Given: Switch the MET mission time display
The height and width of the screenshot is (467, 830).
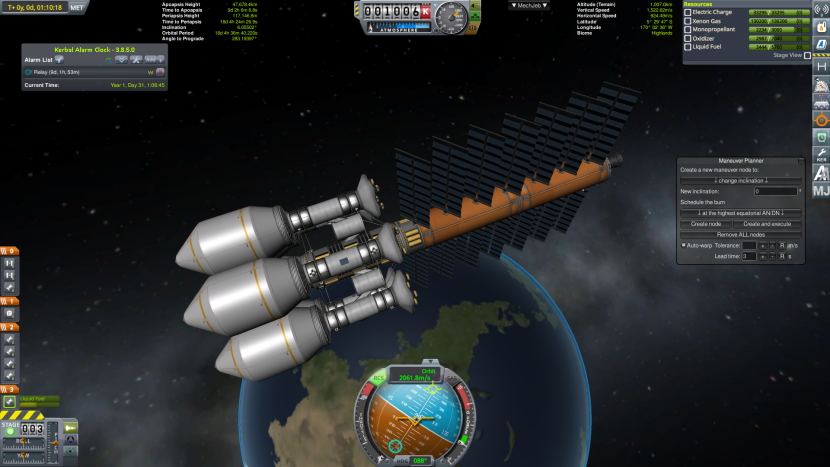Looking at the screenshot, I should pyautogui.click(x=79, y=7).
